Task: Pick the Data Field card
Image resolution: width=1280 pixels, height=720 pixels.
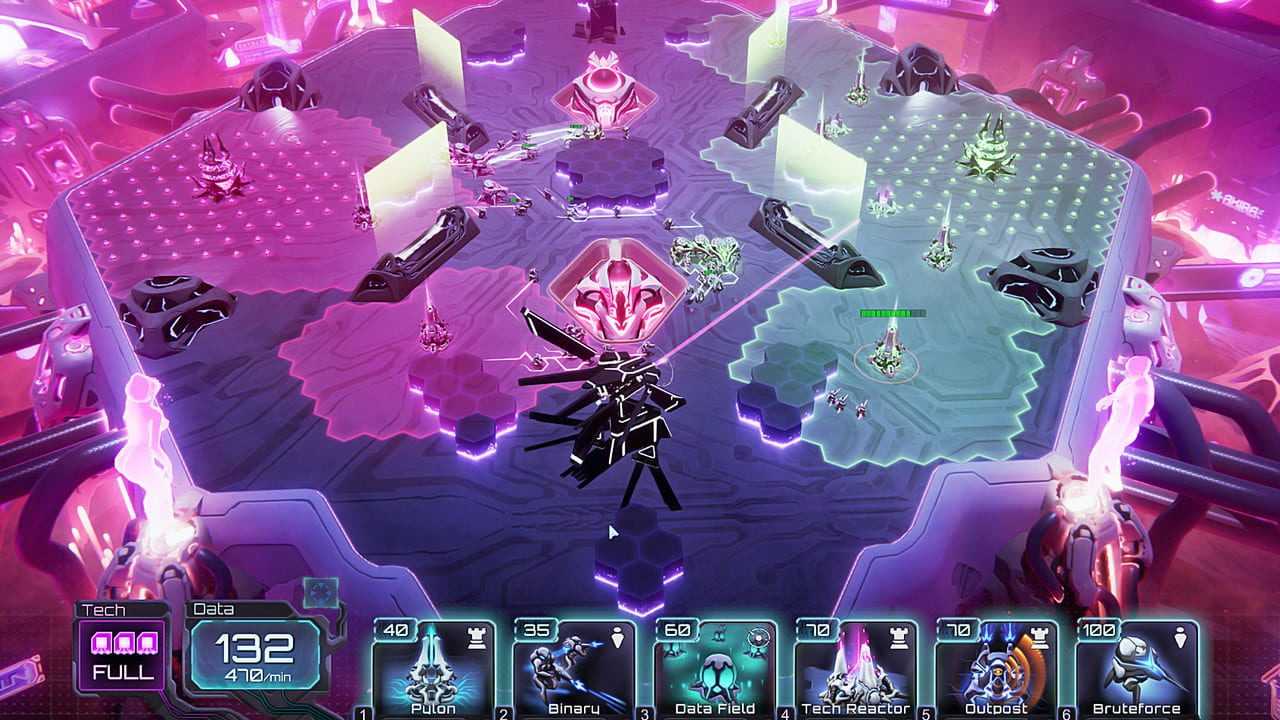Action: [715, 668]
